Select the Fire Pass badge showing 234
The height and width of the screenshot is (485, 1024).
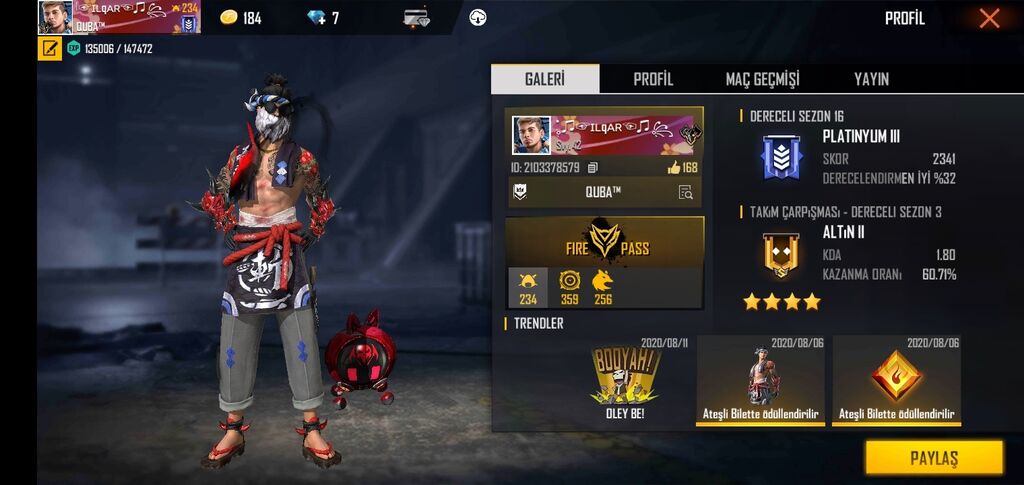tap(527, 287)
